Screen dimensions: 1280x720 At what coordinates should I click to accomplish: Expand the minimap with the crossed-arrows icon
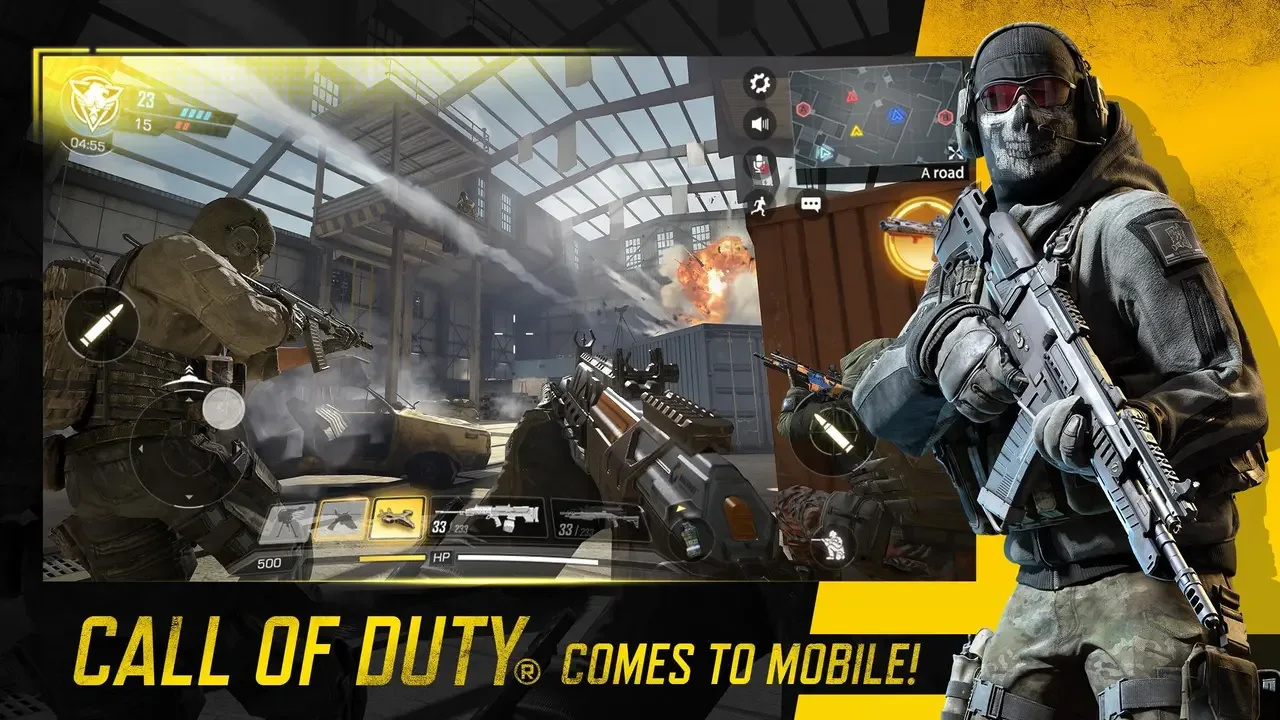[x=955, y=152]
